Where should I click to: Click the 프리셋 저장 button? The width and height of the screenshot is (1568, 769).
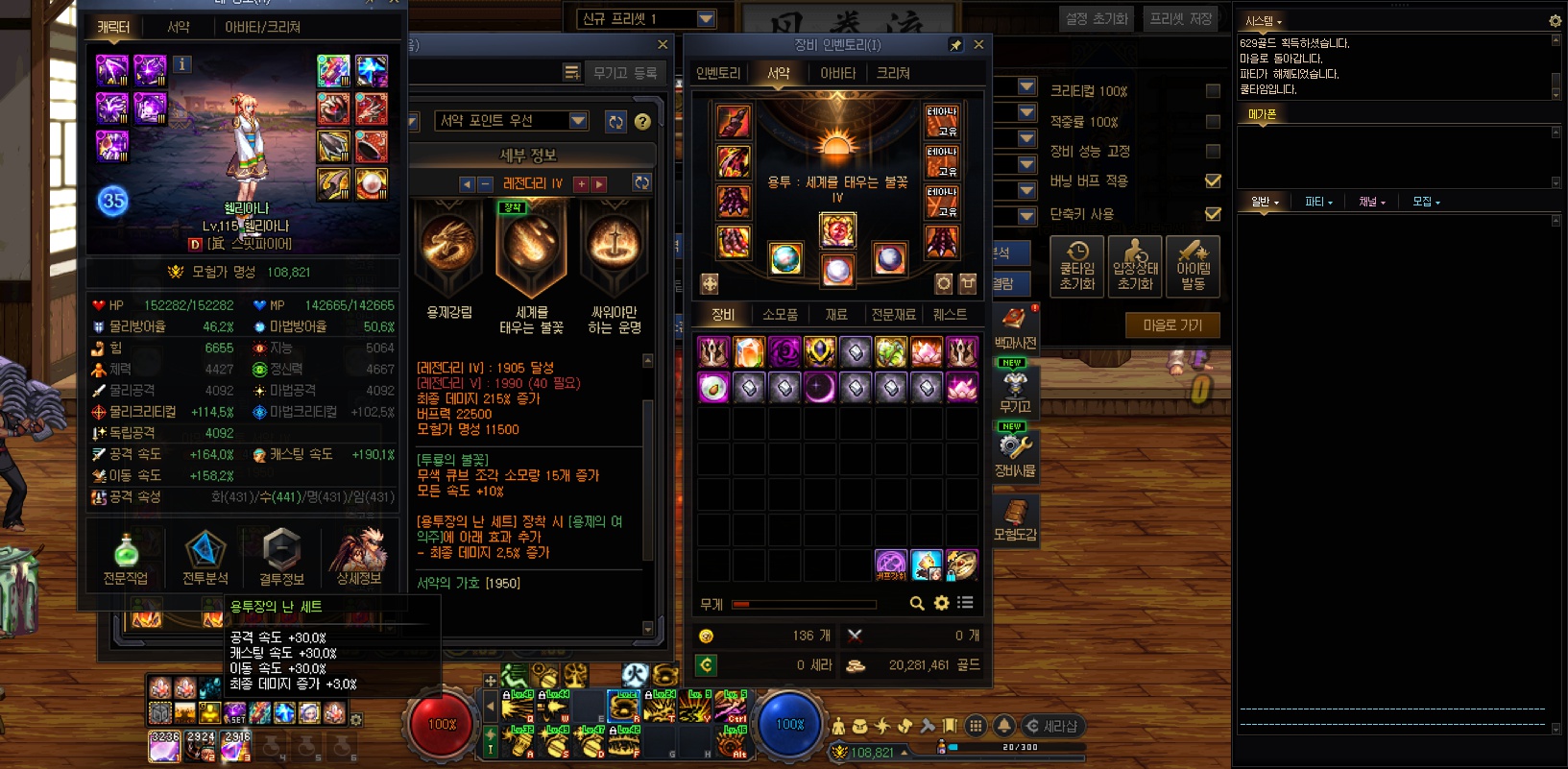pyautogui.click(x=1180, y=18)
